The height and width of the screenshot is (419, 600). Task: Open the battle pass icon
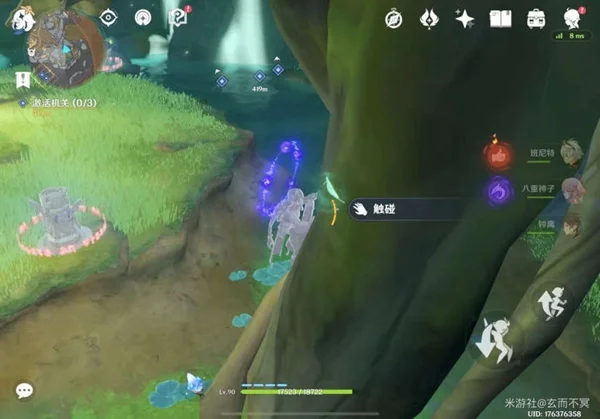click(430, 18)
